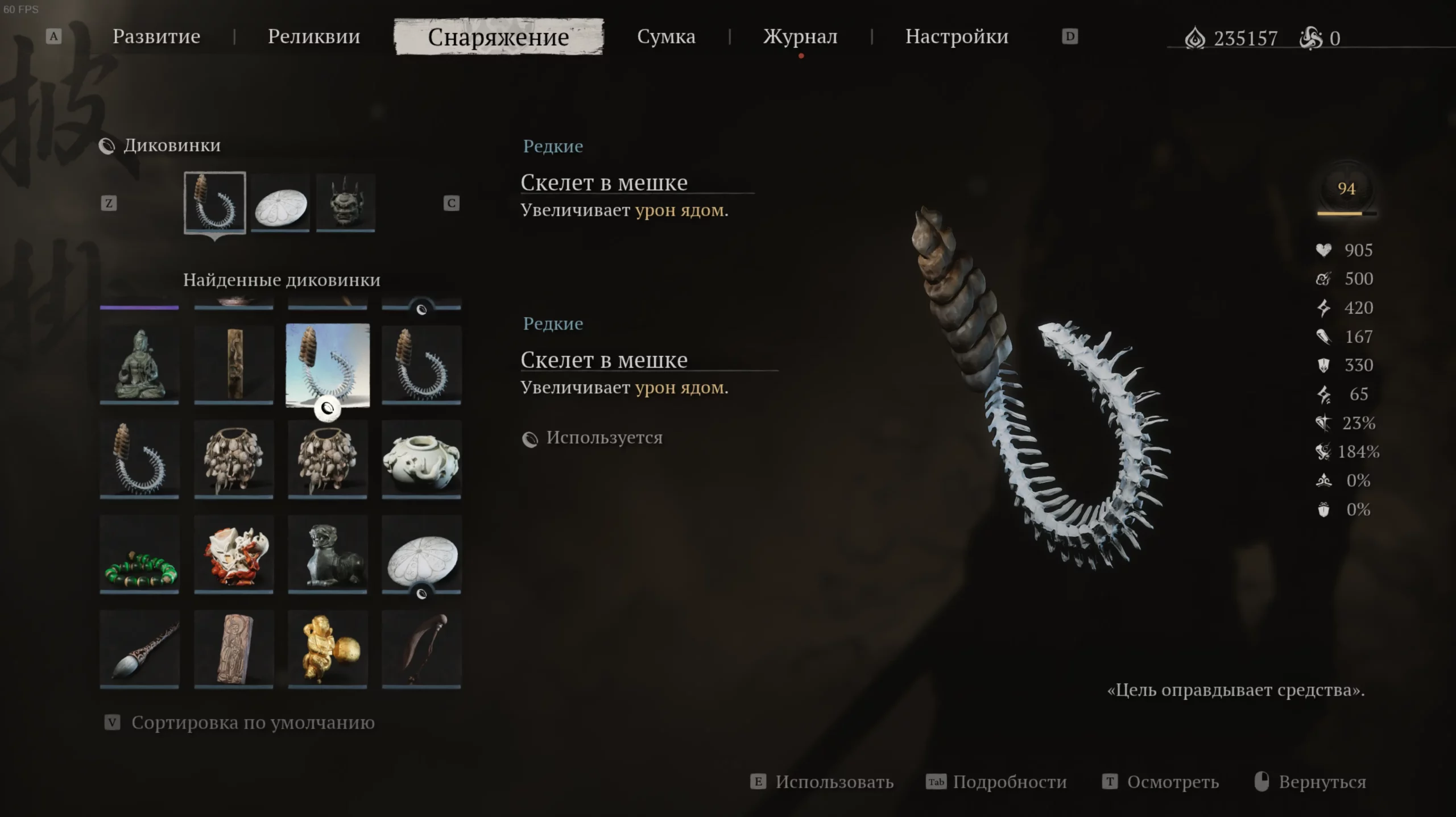Open the Реликвии tab
The image size is (1456, 817).
pos(313,37)
